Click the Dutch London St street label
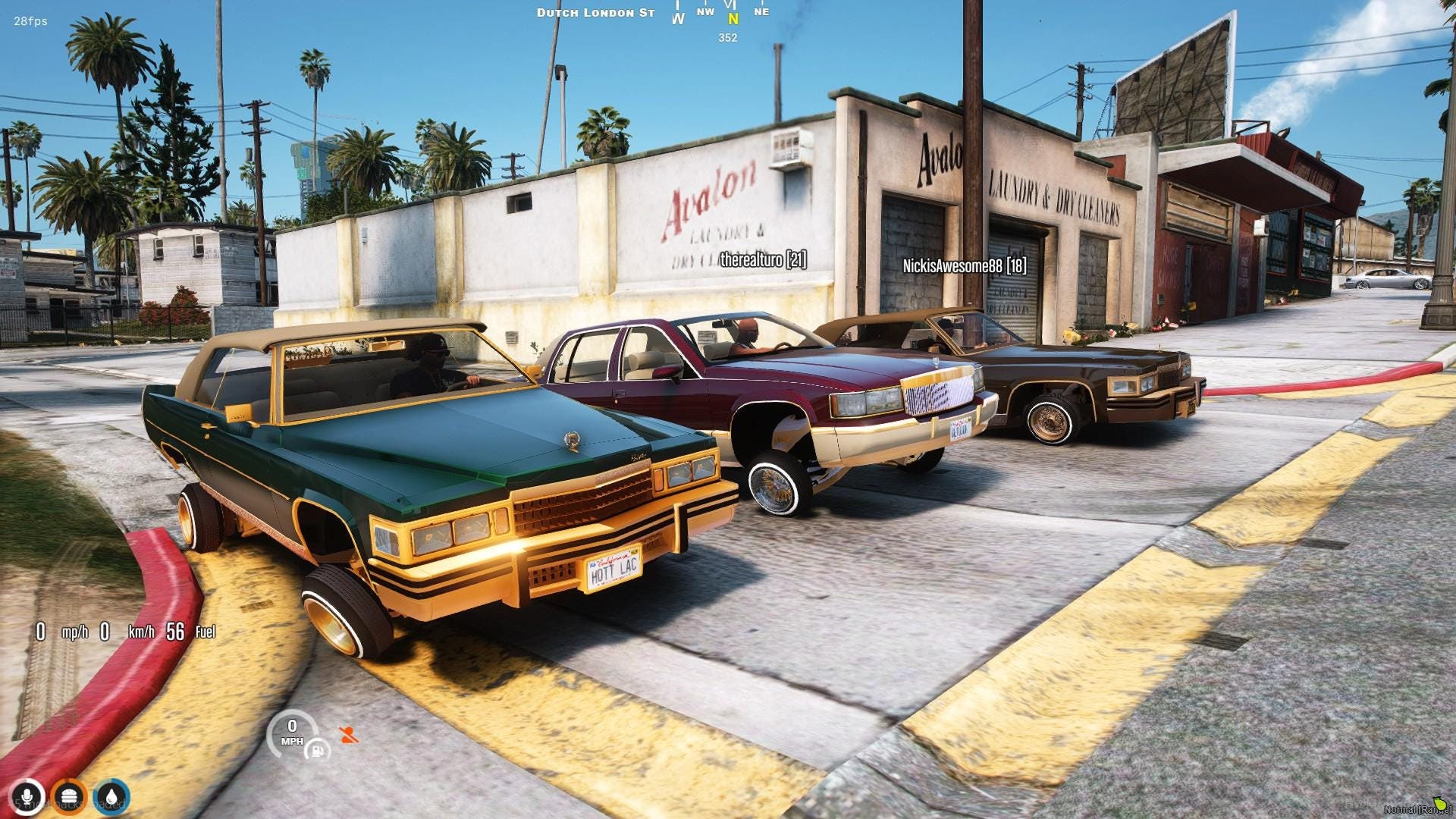This screenshot has width=1456, height=819. (x=596, y=12)
